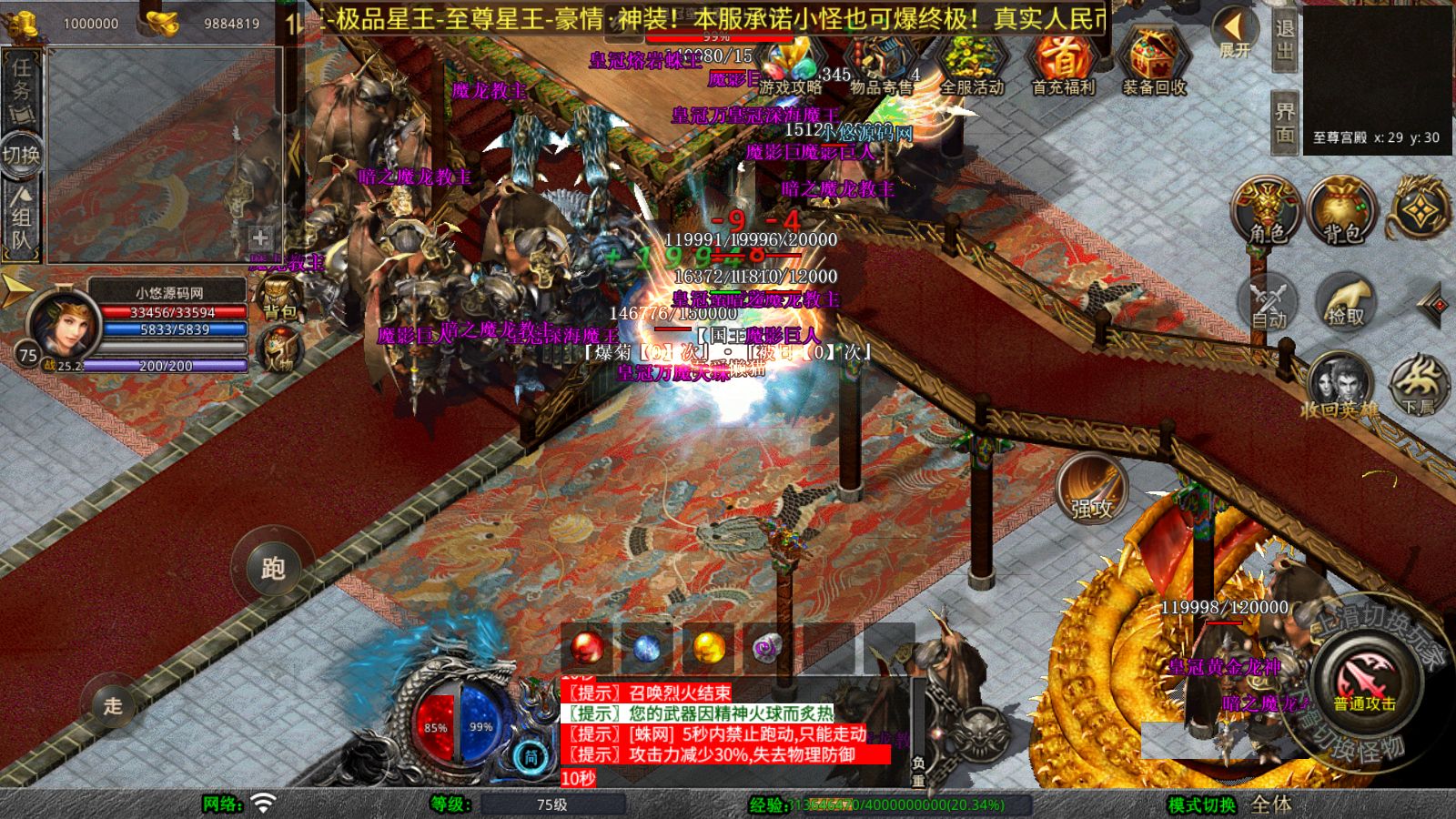1456x819 pixels.
Task: Show the 全服活动 server events
Action: pyautogui.click(x=971, y=66)
